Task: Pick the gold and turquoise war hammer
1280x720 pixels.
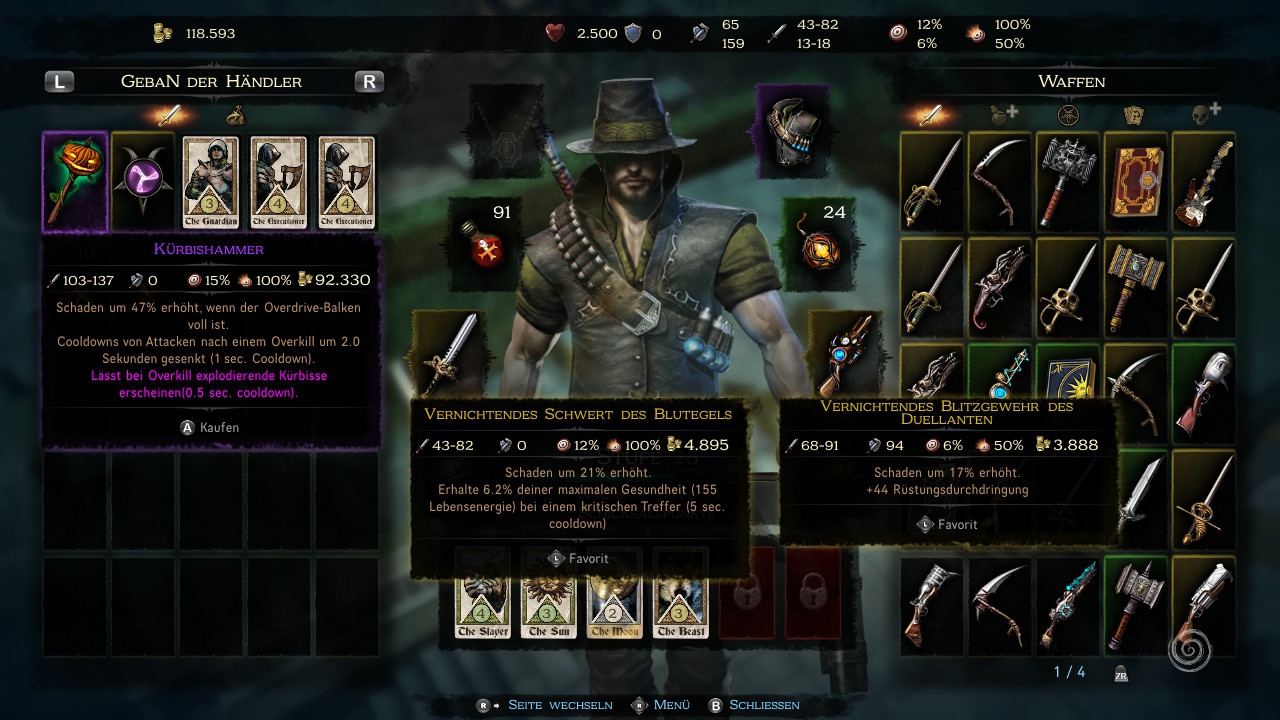Action: 1135,285
